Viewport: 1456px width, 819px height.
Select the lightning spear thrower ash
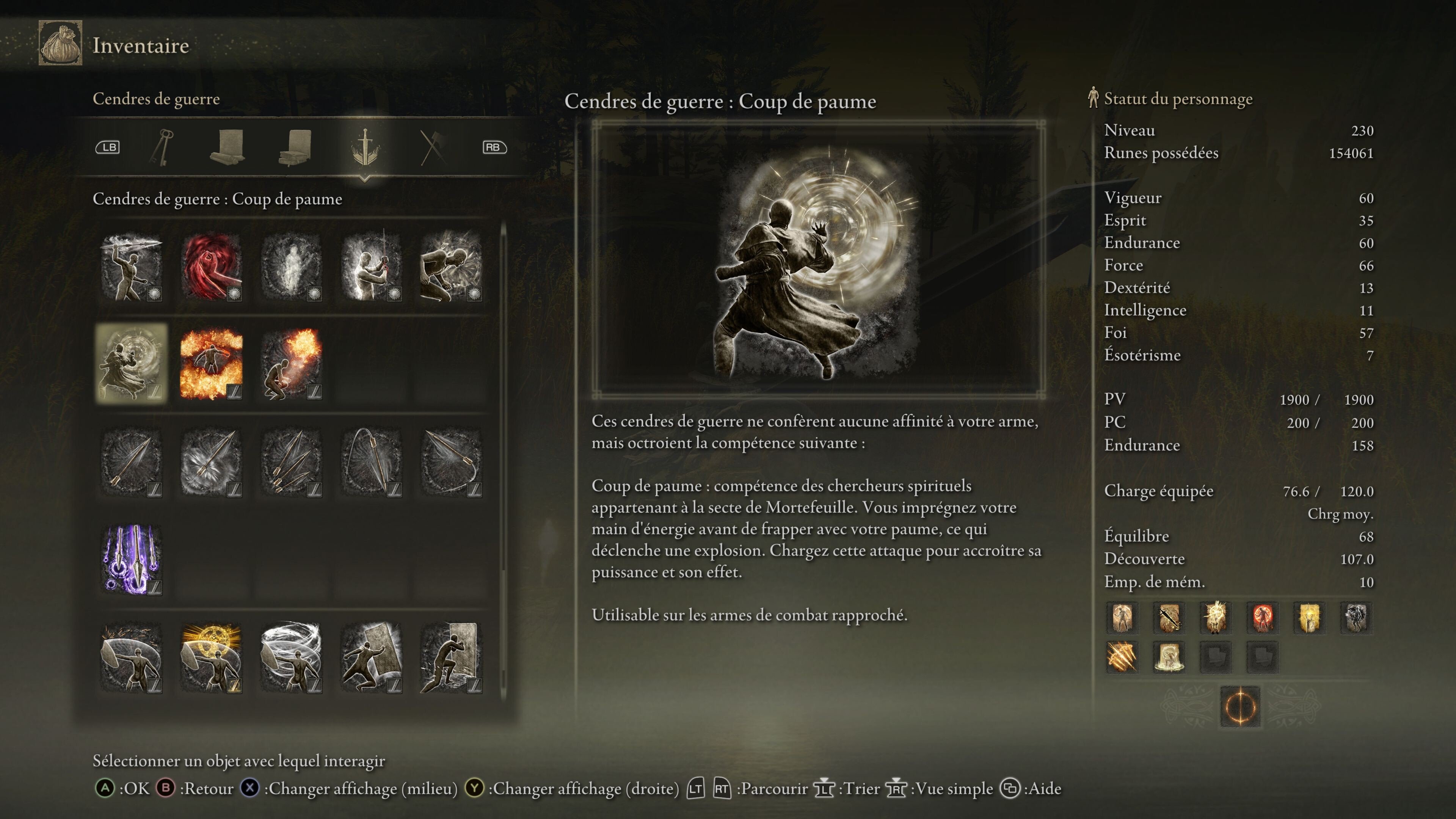[x=131, y=266]
